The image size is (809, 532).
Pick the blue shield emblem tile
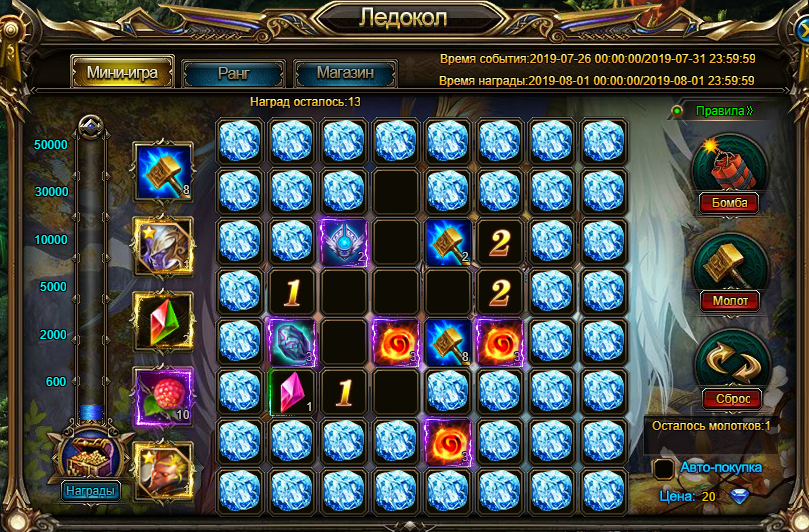pos(344,242)
